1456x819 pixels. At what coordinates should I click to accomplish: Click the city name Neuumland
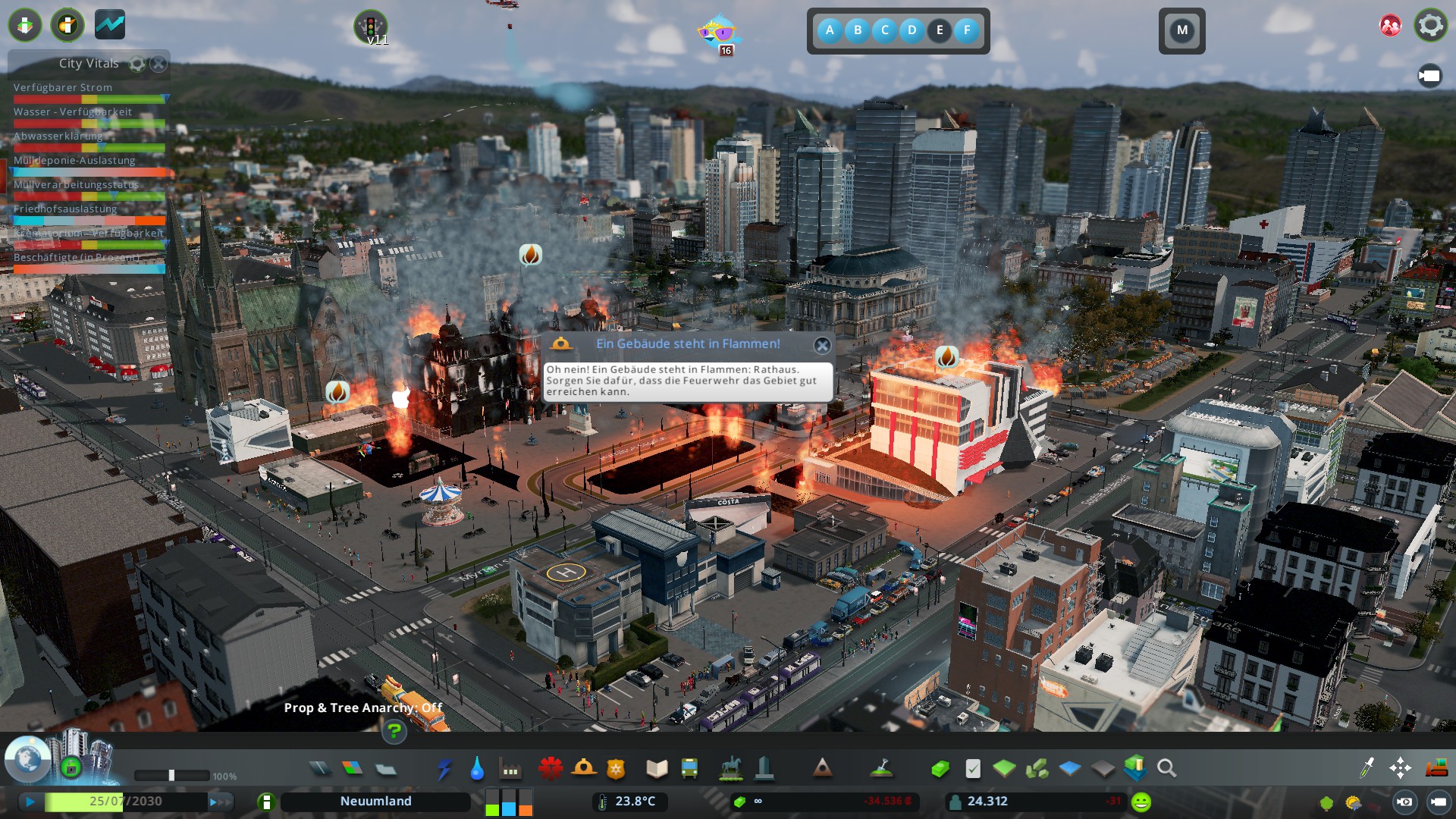(x=375, y=802)
